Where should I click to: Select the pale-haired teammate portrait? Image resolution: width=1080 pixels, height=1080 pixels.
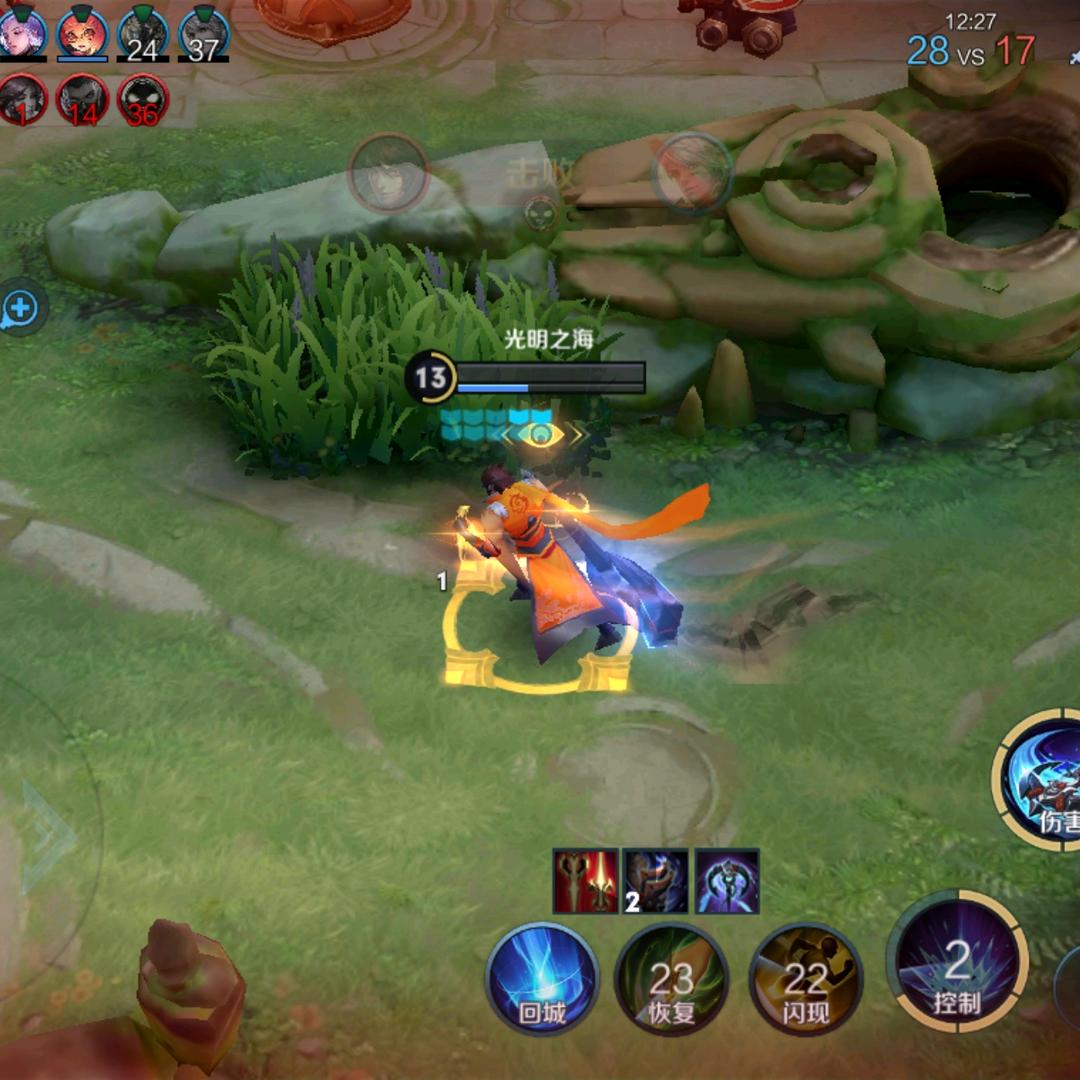(x=22, y=33)
